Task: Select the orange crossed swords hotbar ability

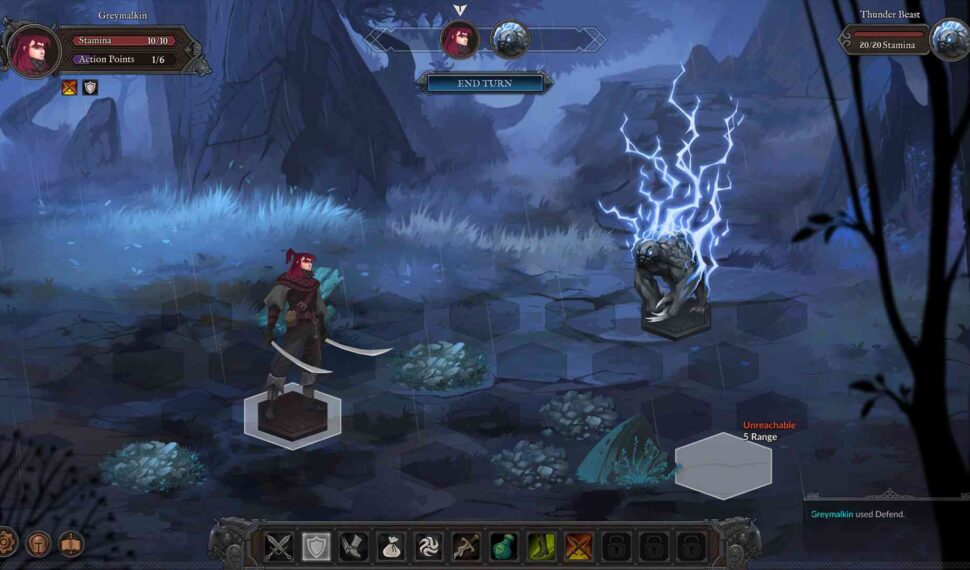Action: pyautogui.click(x=578, y=547)
